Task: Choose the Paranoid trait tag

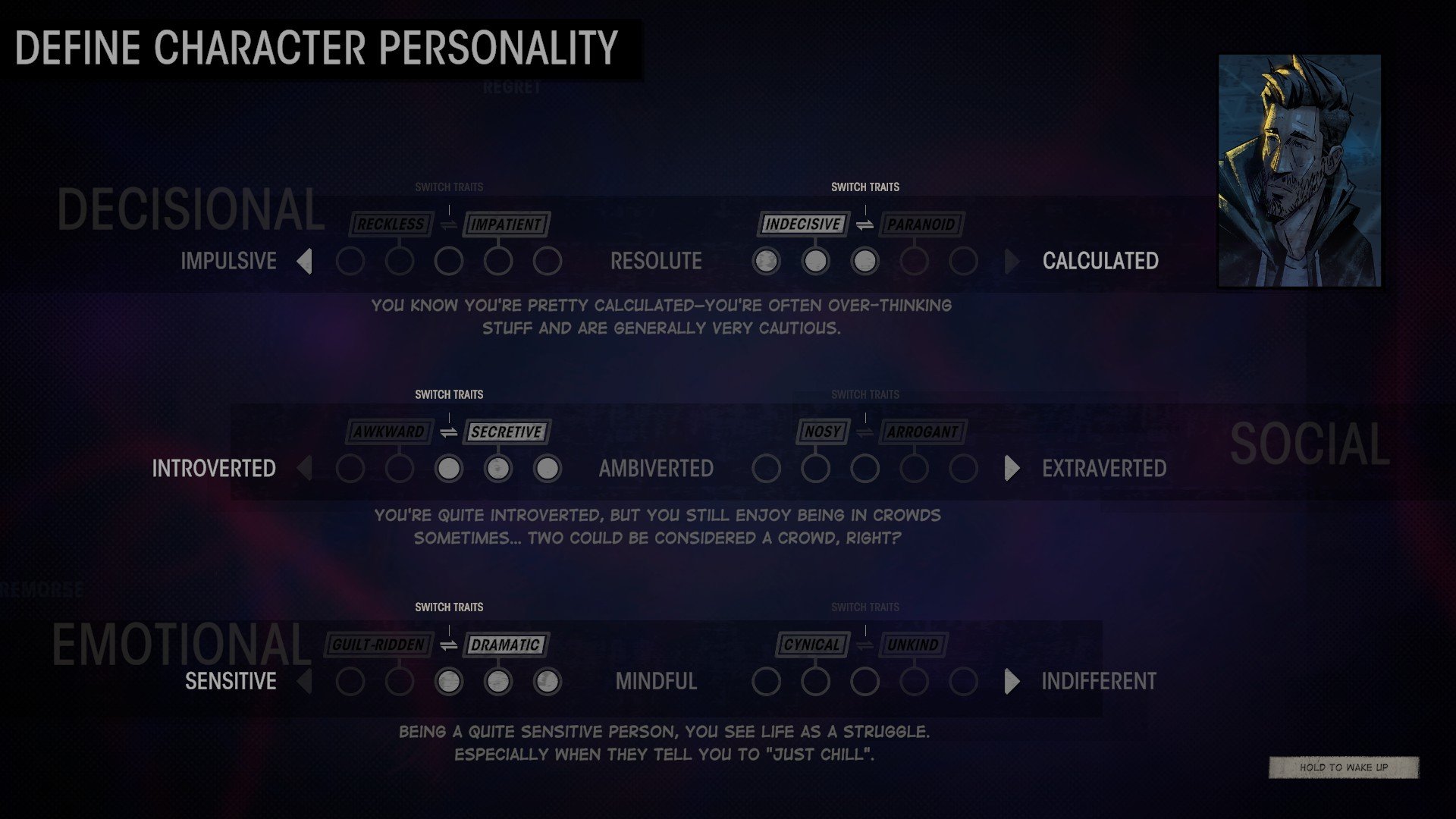Action: (x=921, y=224)
